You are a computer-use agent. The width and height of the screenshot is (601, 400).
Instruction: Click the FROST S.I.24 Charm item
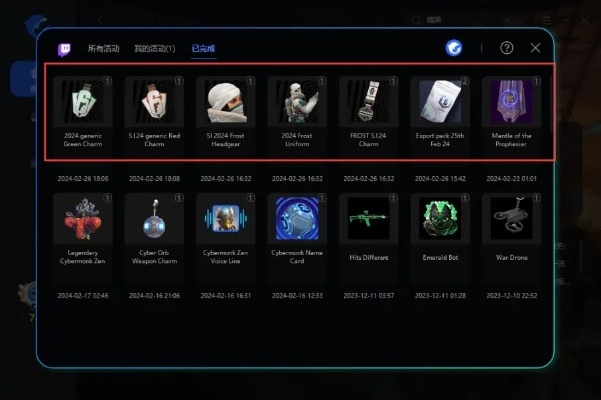point(368,102)
